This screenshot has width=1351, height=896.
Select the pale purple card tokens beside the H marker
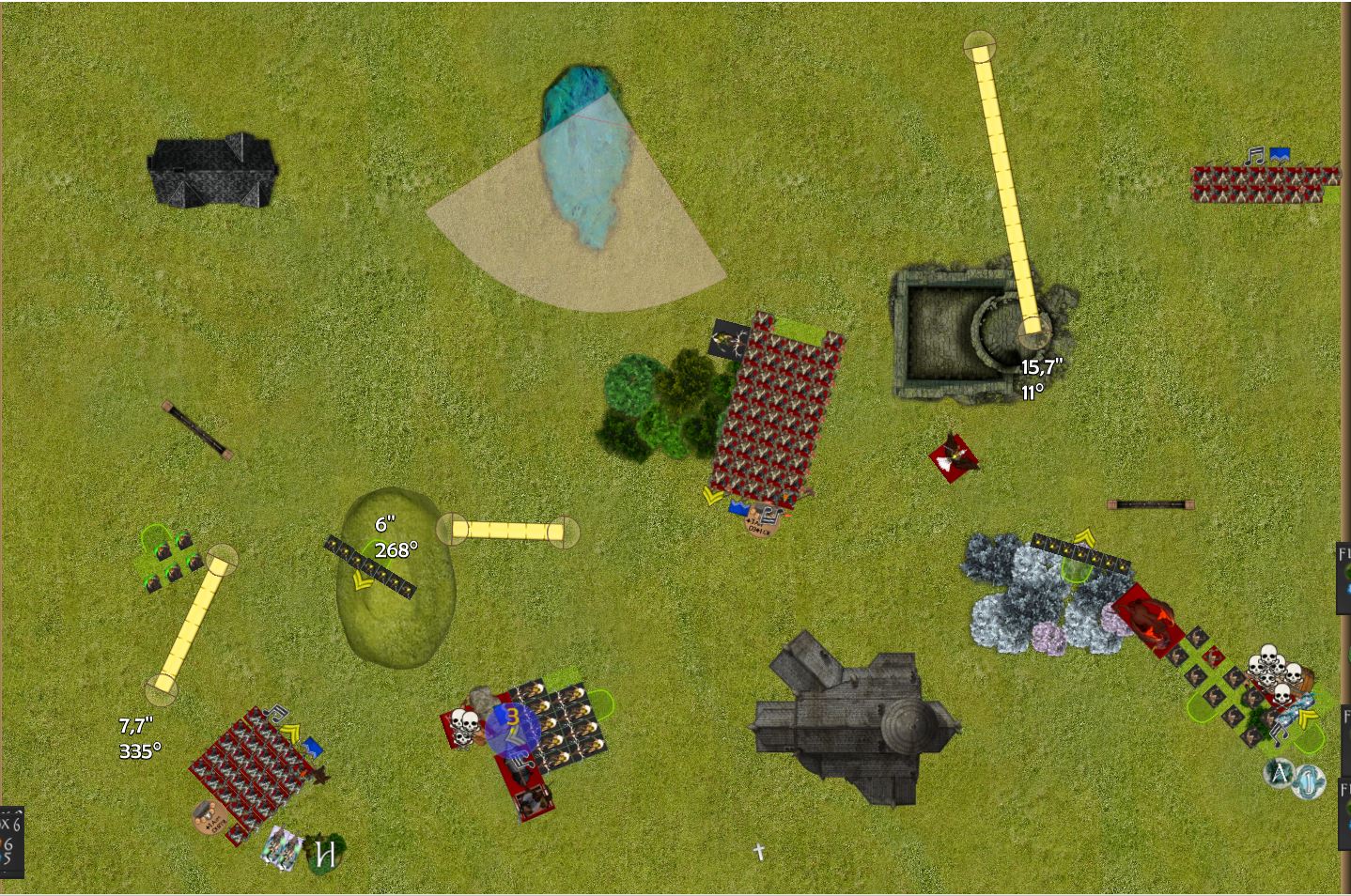[283, 847]
